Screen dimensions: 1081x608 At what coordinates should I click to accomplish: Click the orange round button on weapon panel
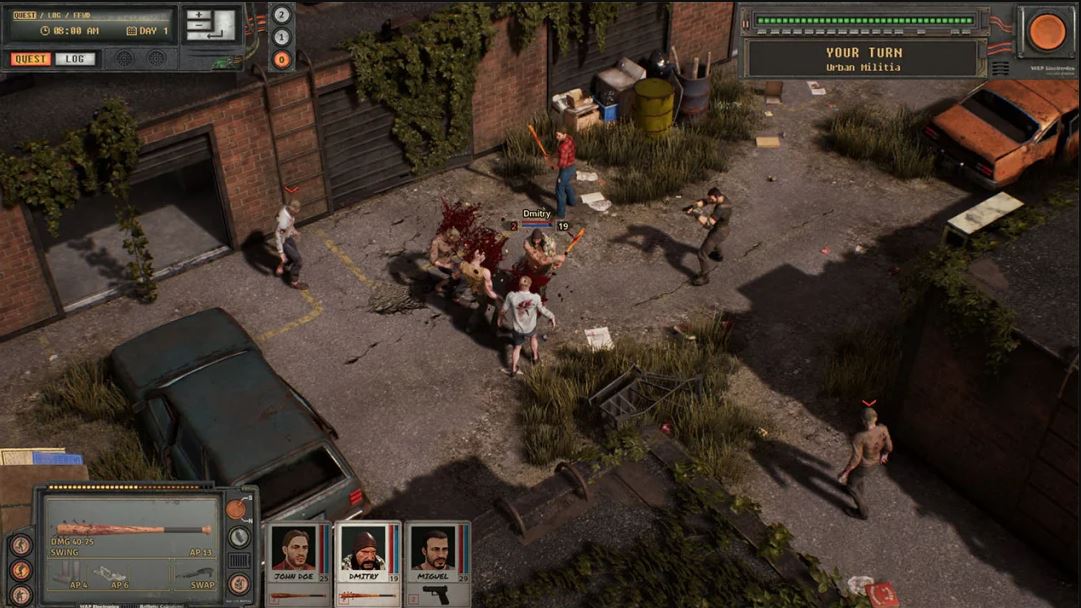[x=235, y=509]
